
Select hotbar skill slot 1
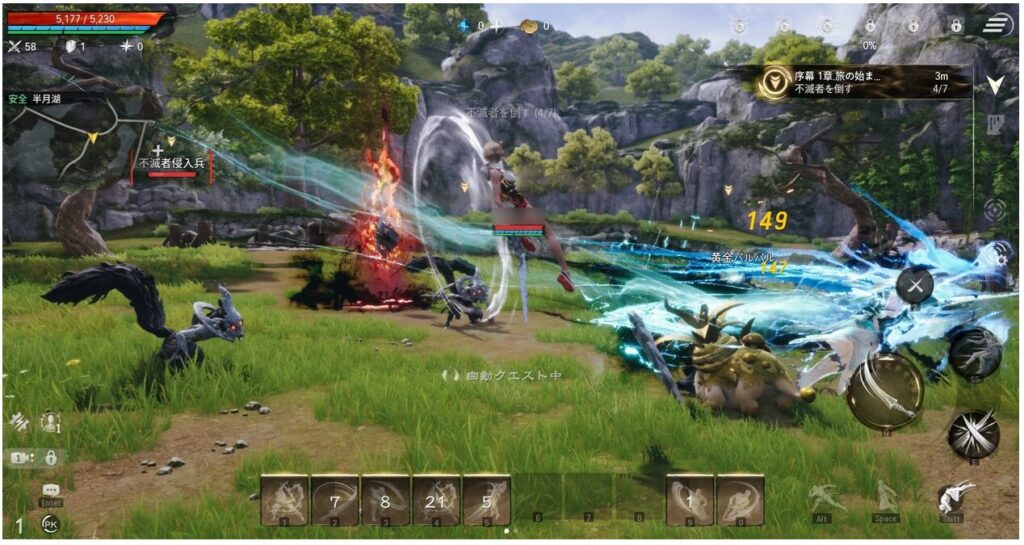[x=284, y=498]
